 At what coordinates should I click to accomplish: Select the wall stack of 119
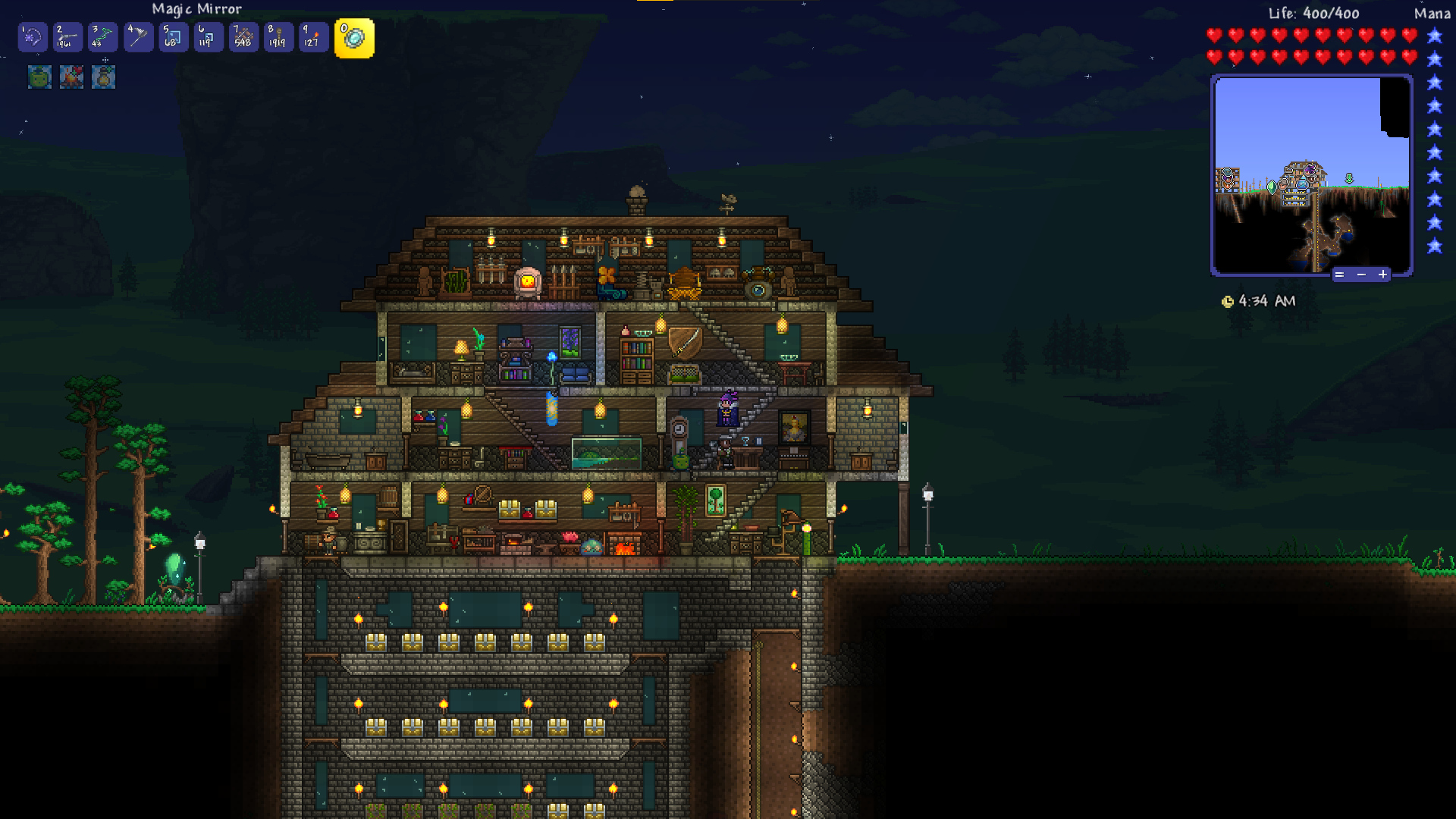tap(208, 37)
